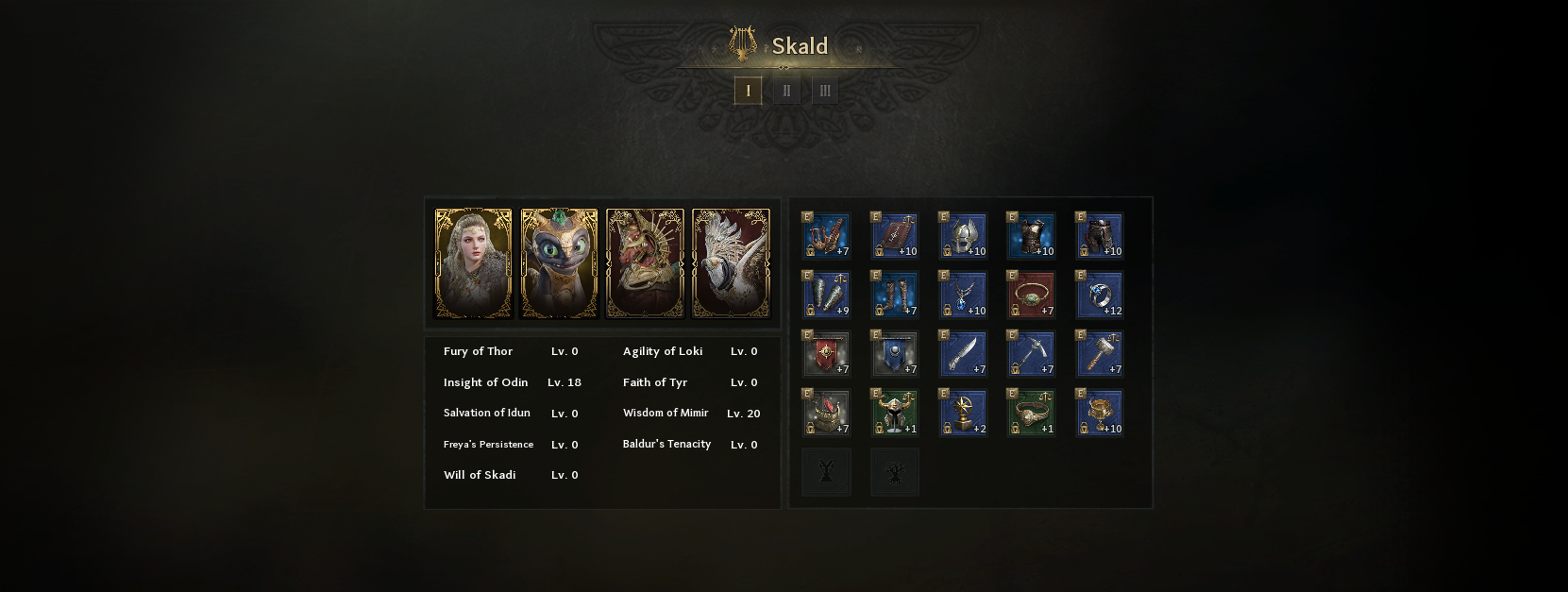Click the red banner item slot
Image resolution: width=1568 pixels, height=592 pixels.
[826, 354]
